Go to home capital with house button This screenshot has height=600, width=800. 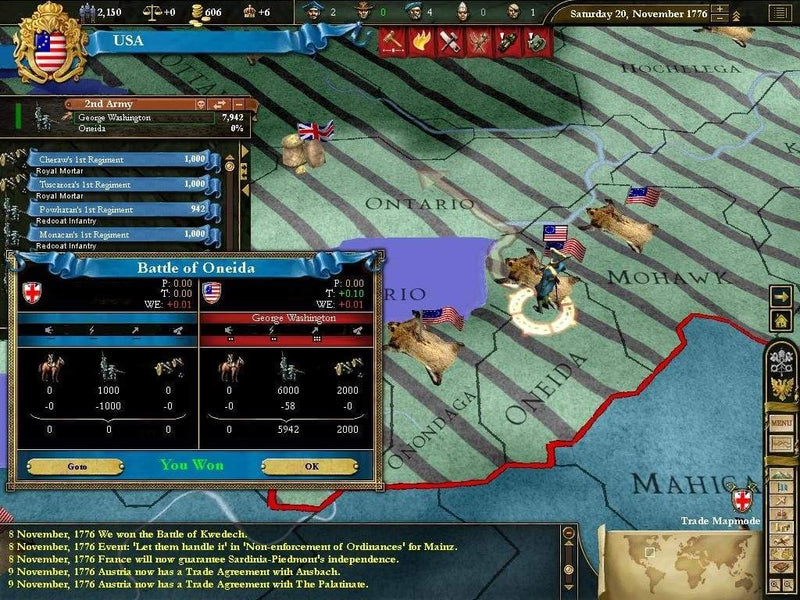pos(781,320)
